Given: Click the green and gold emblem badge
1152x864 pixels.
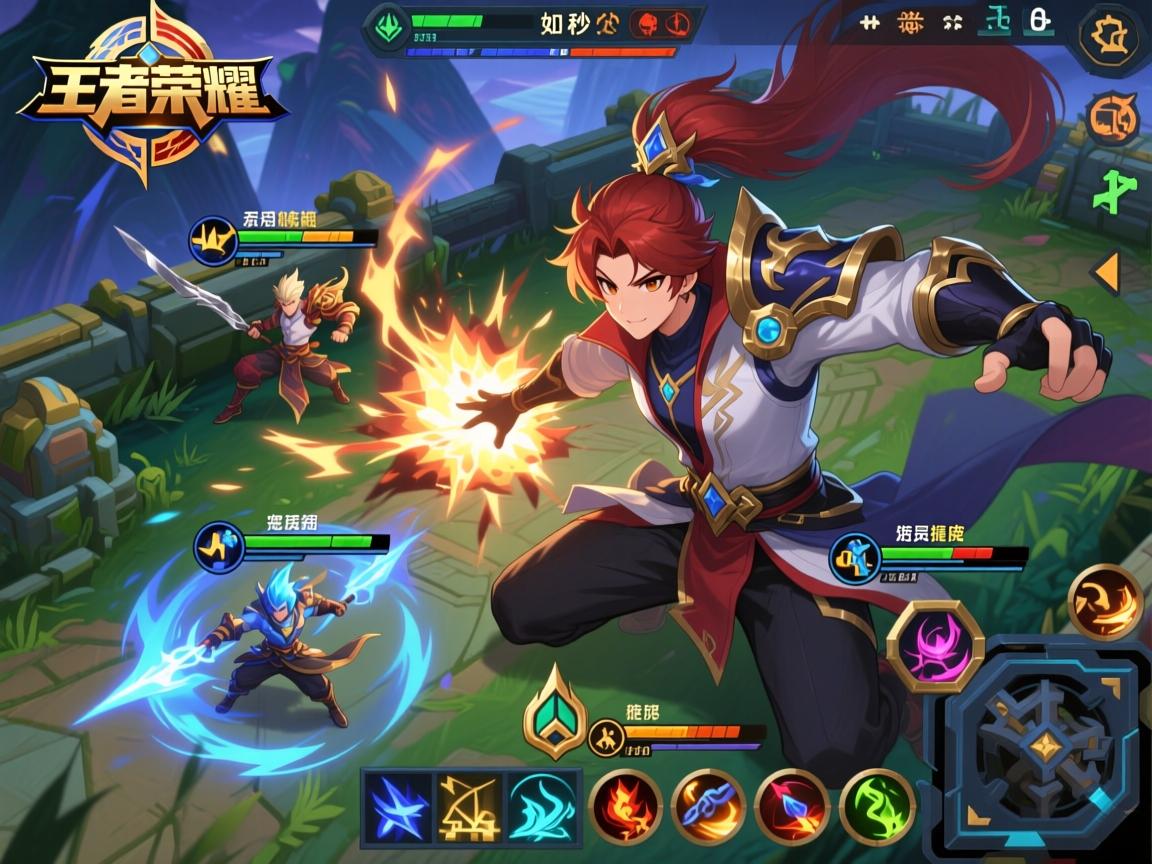Looking at the screenshot, I should (x=554, y=711).
